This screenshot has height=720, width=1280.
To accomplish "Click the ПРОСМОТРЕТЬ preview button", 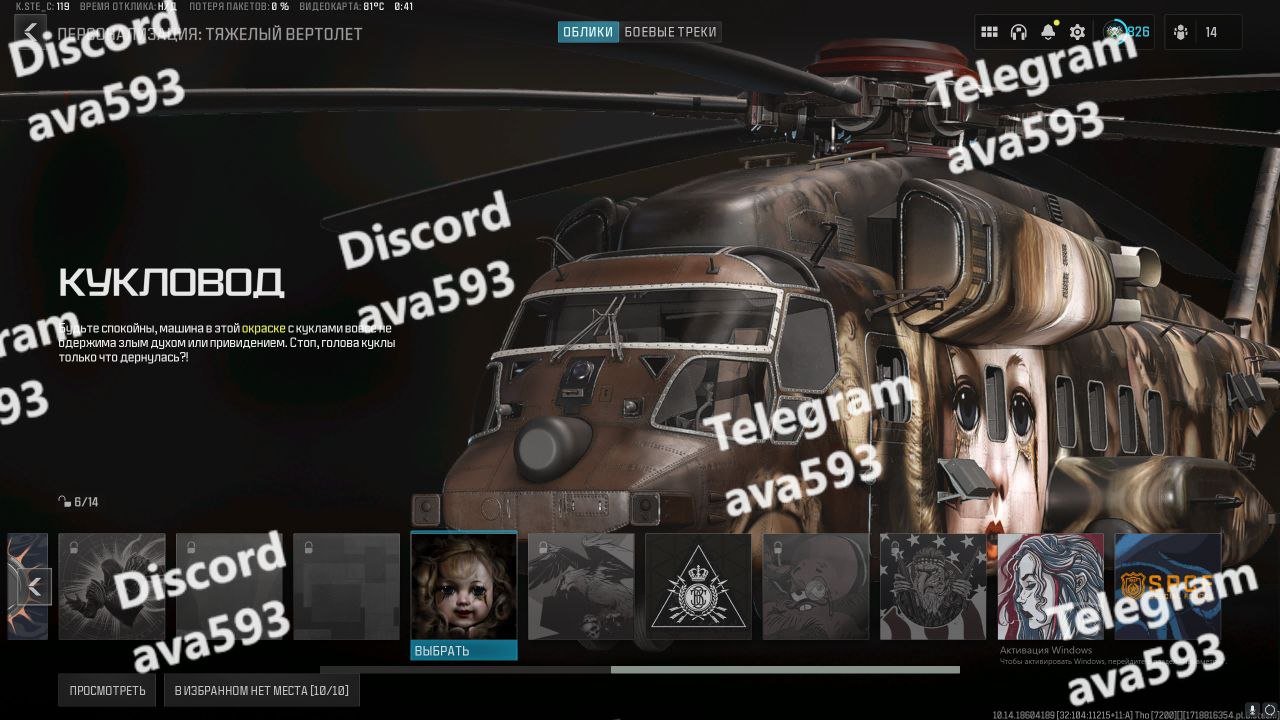I will coord(107,690).
